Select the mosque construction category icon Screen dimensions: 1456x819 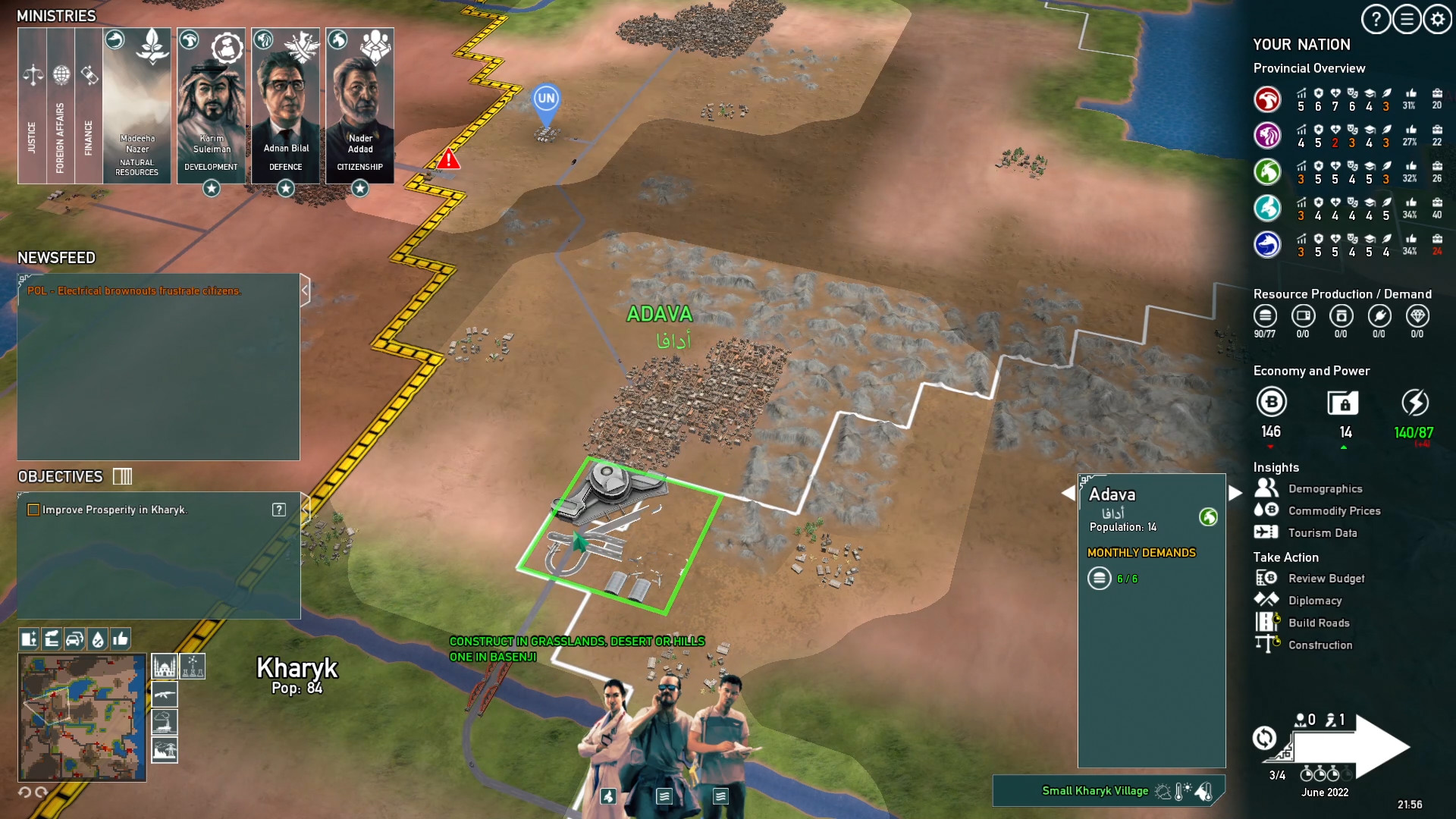(165, 666)
